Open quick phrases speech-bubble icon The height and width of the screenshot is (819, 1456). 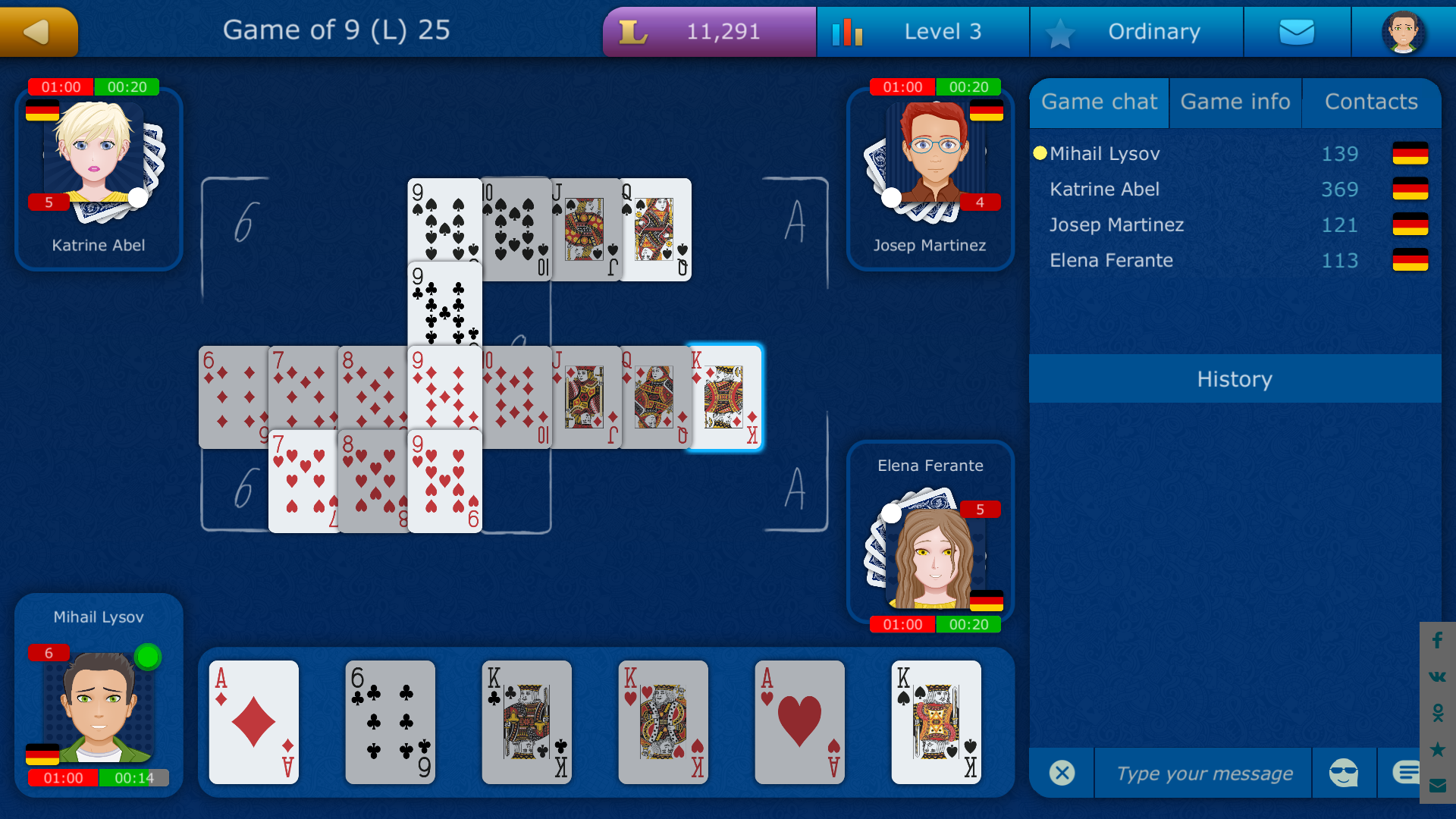[1407, 773]
